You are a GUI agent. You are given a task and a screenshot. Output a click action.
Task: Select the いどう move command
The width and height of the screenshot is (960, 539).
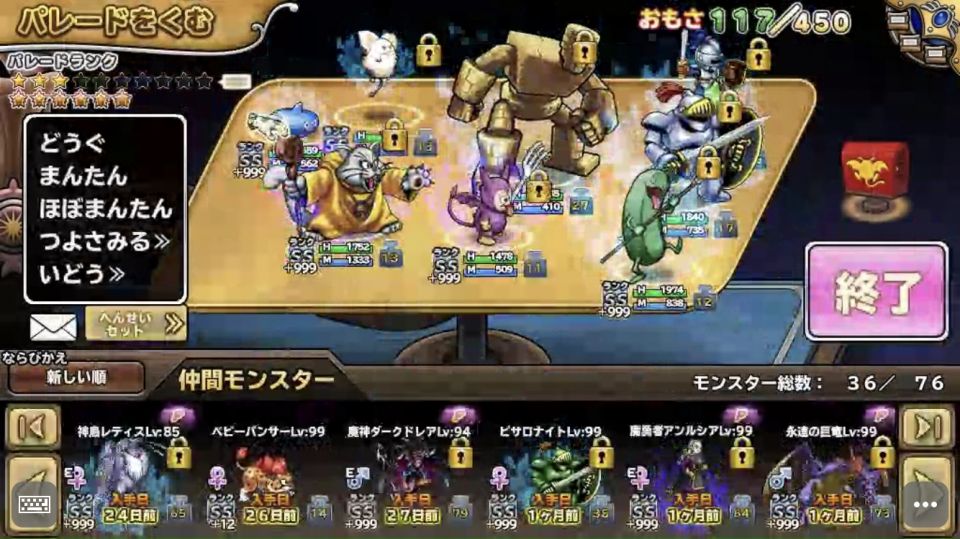(x=82, y=273)
